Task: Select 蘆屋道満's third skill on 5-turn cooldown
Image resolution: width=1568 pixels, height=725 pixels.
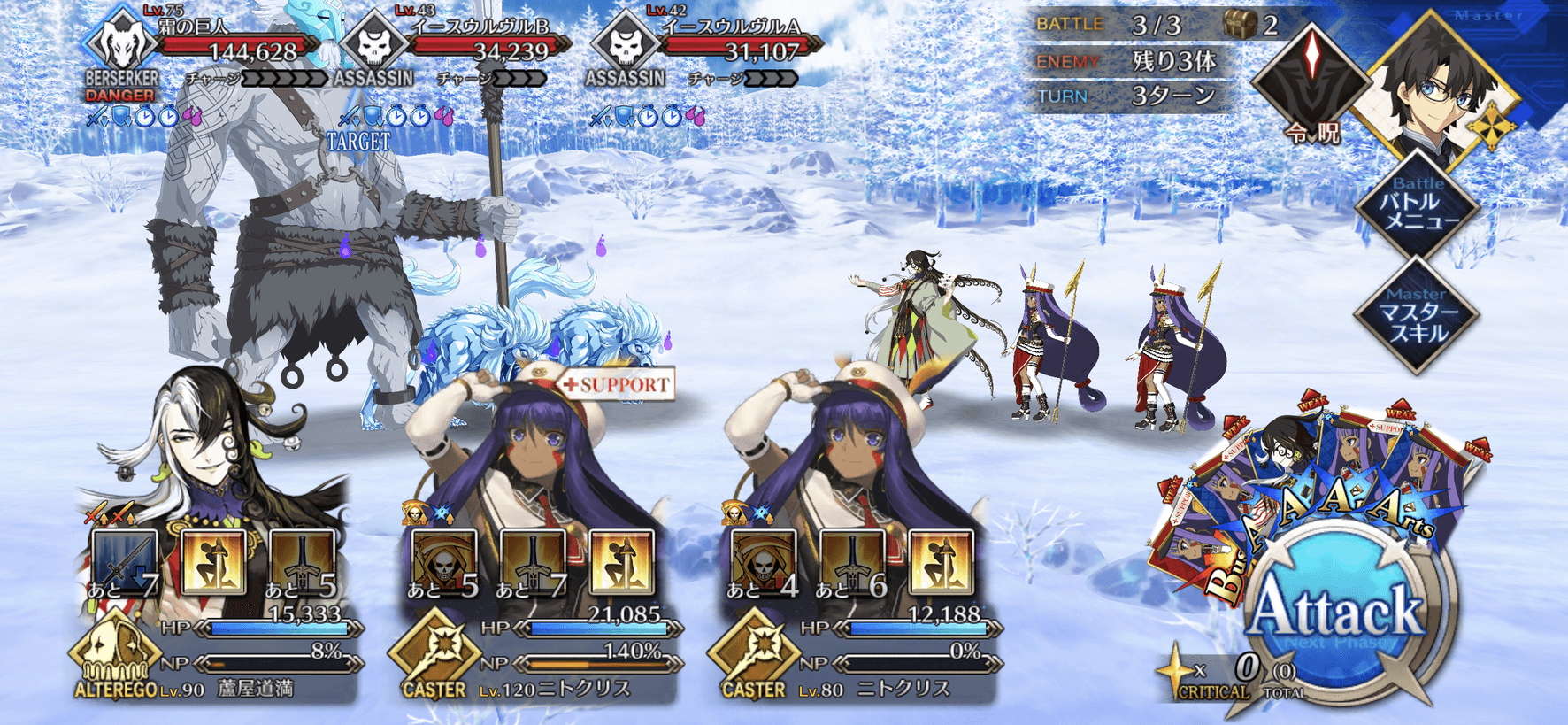Action: tap(302, 563)
